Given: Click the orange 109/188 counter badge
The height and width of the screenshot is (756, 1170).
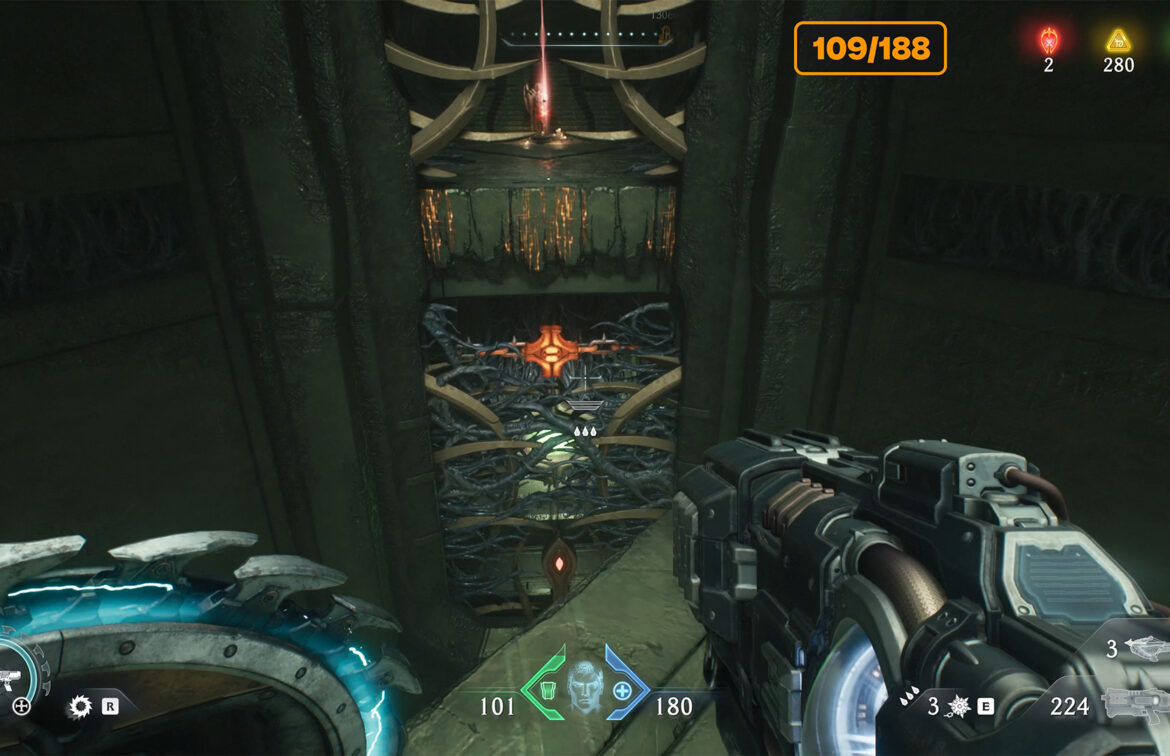Looking at the screenshot, I should pyautogui.click(x=870, y=48).
